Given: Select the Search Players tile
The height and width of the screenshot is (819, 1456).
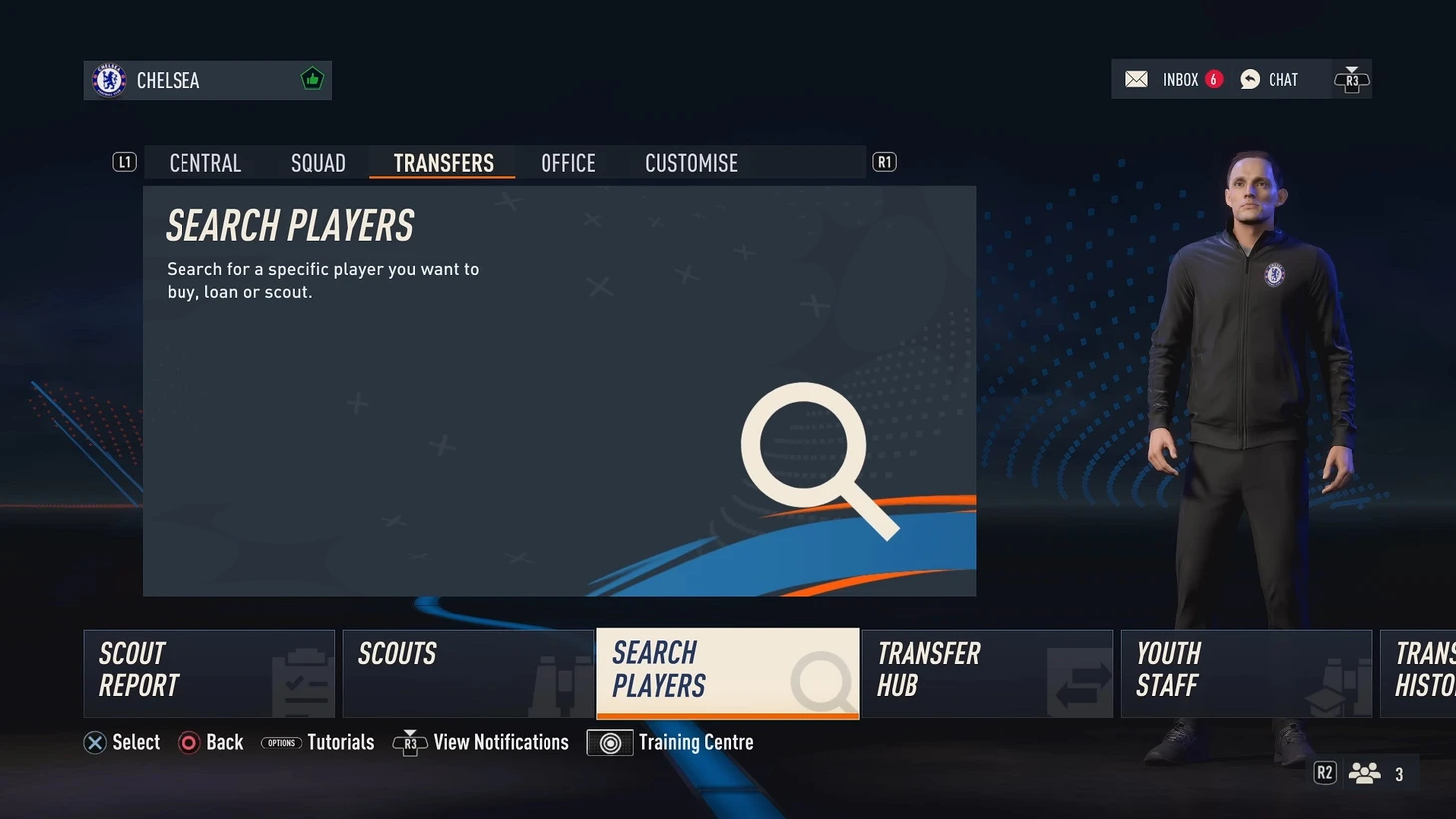Looking at the screenshot, I should [727, 673].
